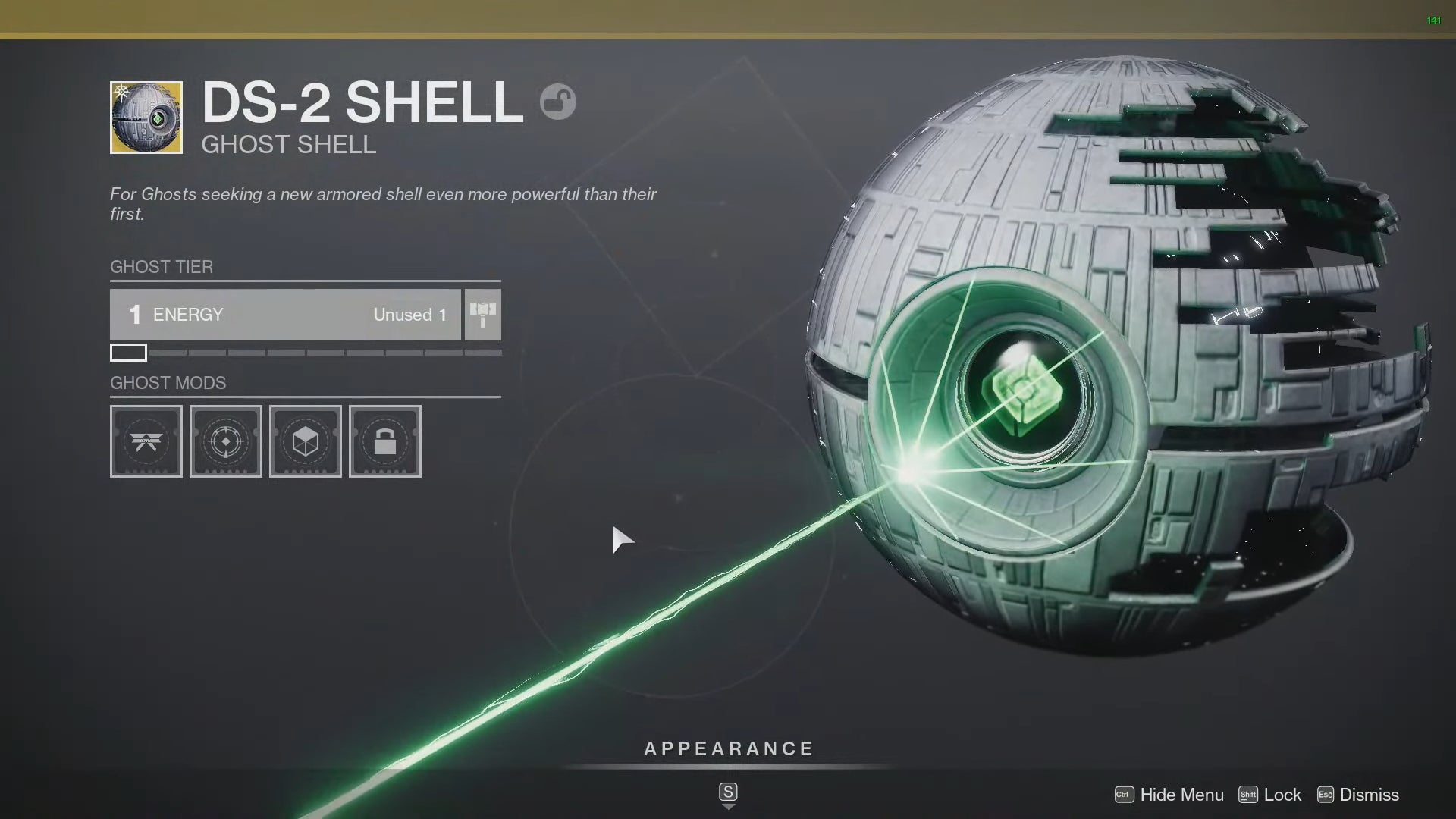Click the Shift key icon beside Lock
Viewport: 1456px width, 819px height.
[1248, 795]
